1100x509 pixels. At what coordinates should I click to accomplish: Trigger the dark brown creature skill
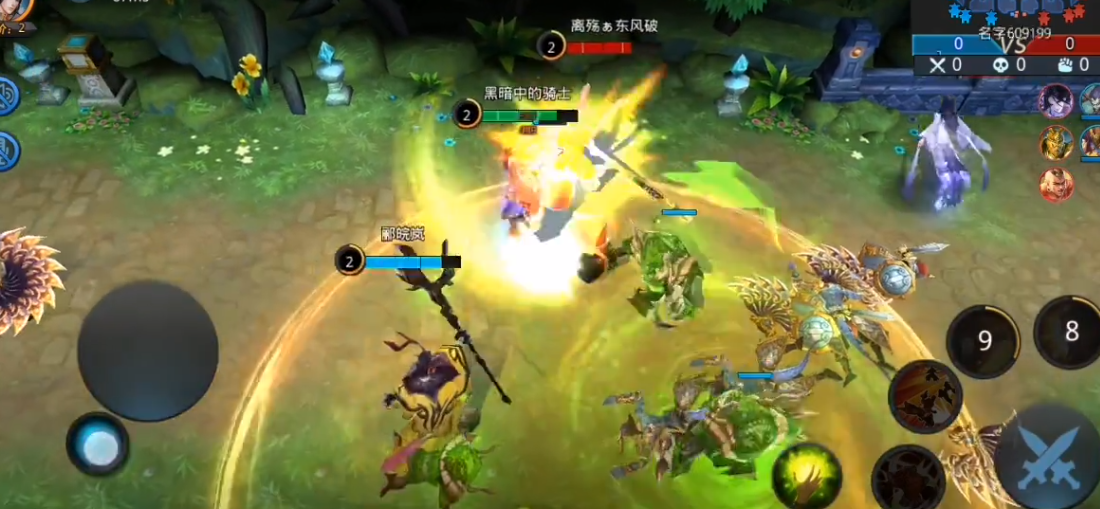point(907,479)
